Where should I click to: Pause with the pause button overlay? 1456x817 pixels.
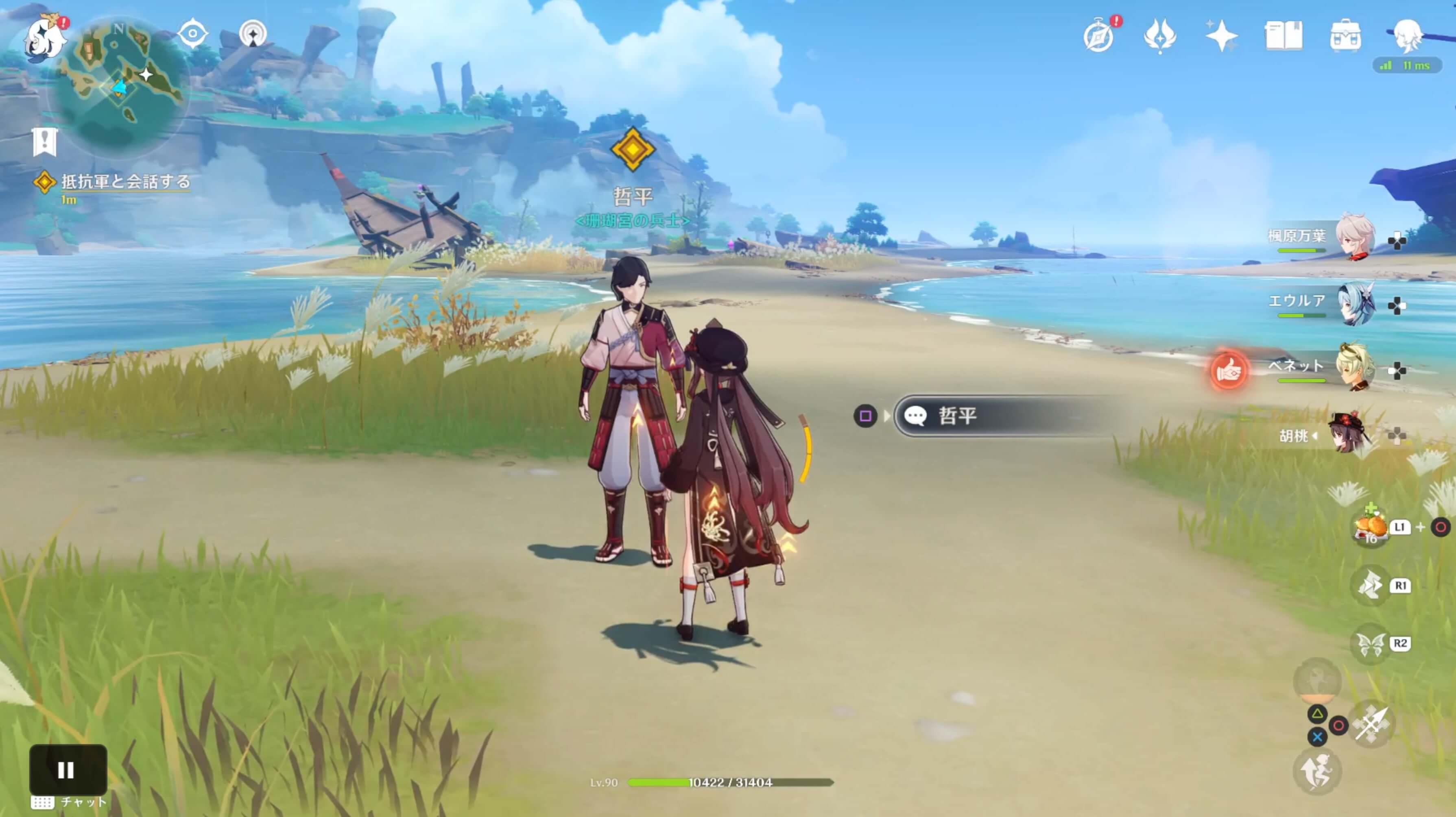[x=67, y=769]
